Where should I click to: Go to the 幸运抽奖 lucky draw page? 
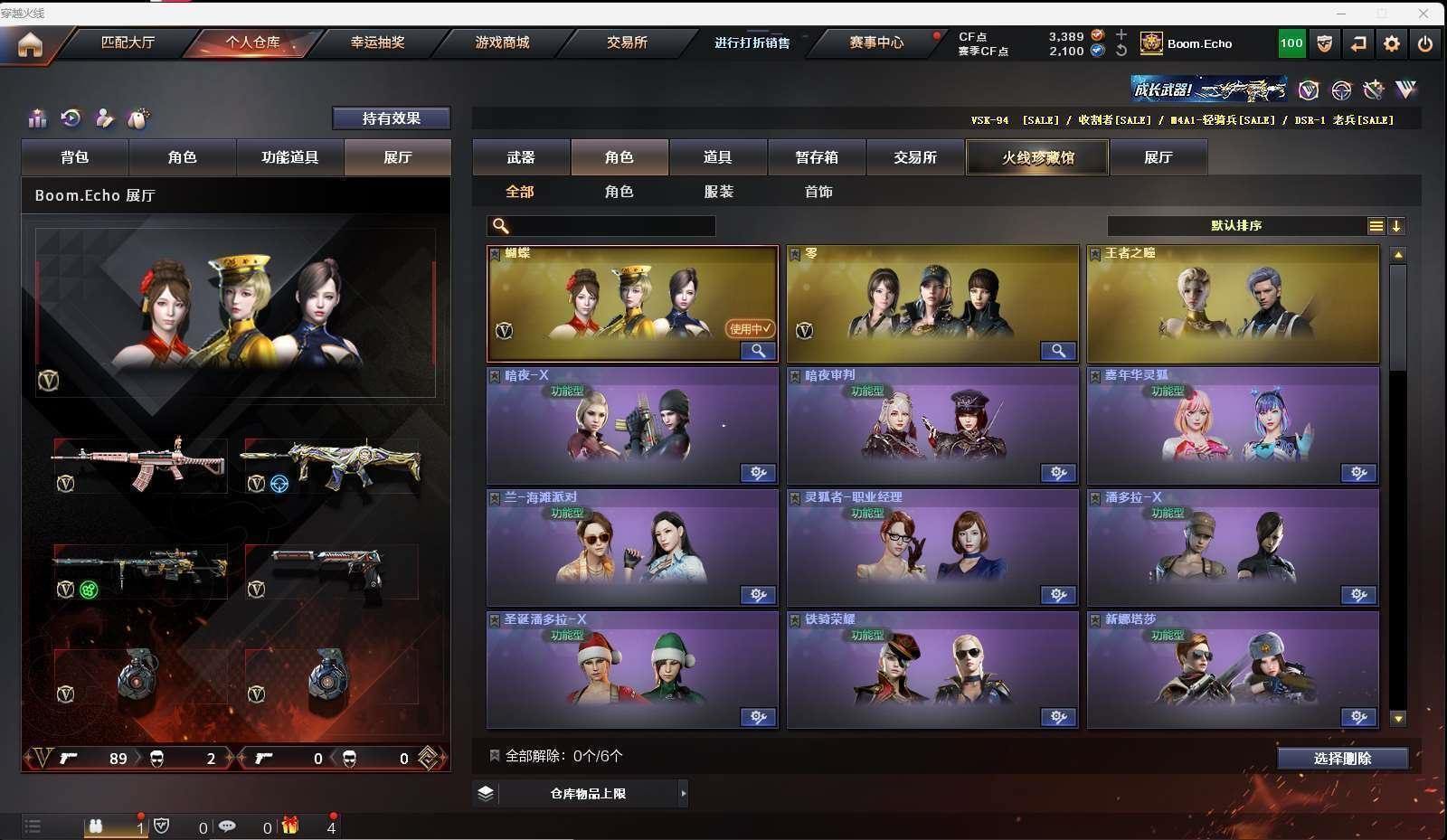pyautogui.click(x=377, y=42)
